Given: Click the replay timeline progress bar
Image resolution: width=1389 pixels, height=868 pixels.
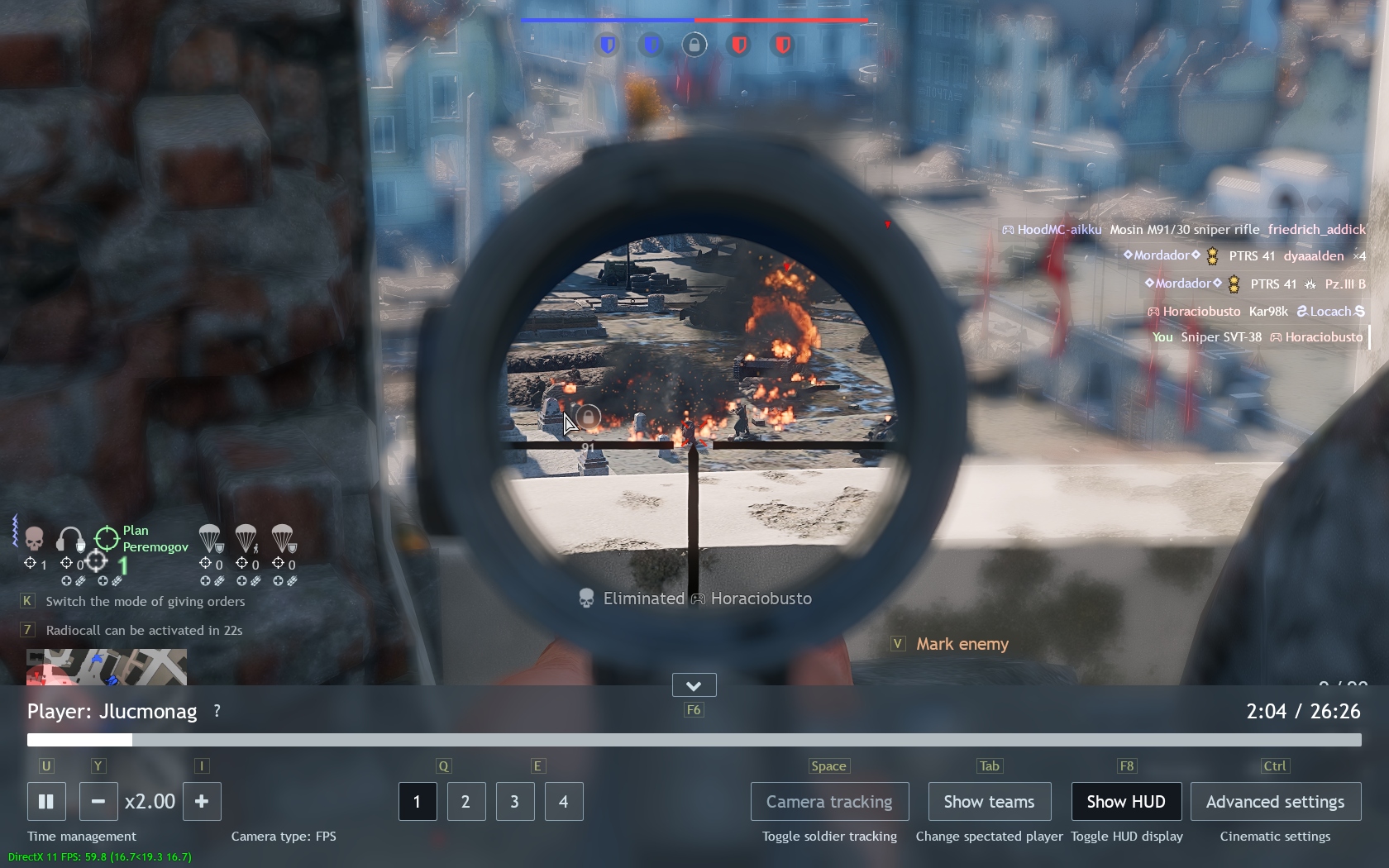Looking at the screenshot, I should 694,740.
